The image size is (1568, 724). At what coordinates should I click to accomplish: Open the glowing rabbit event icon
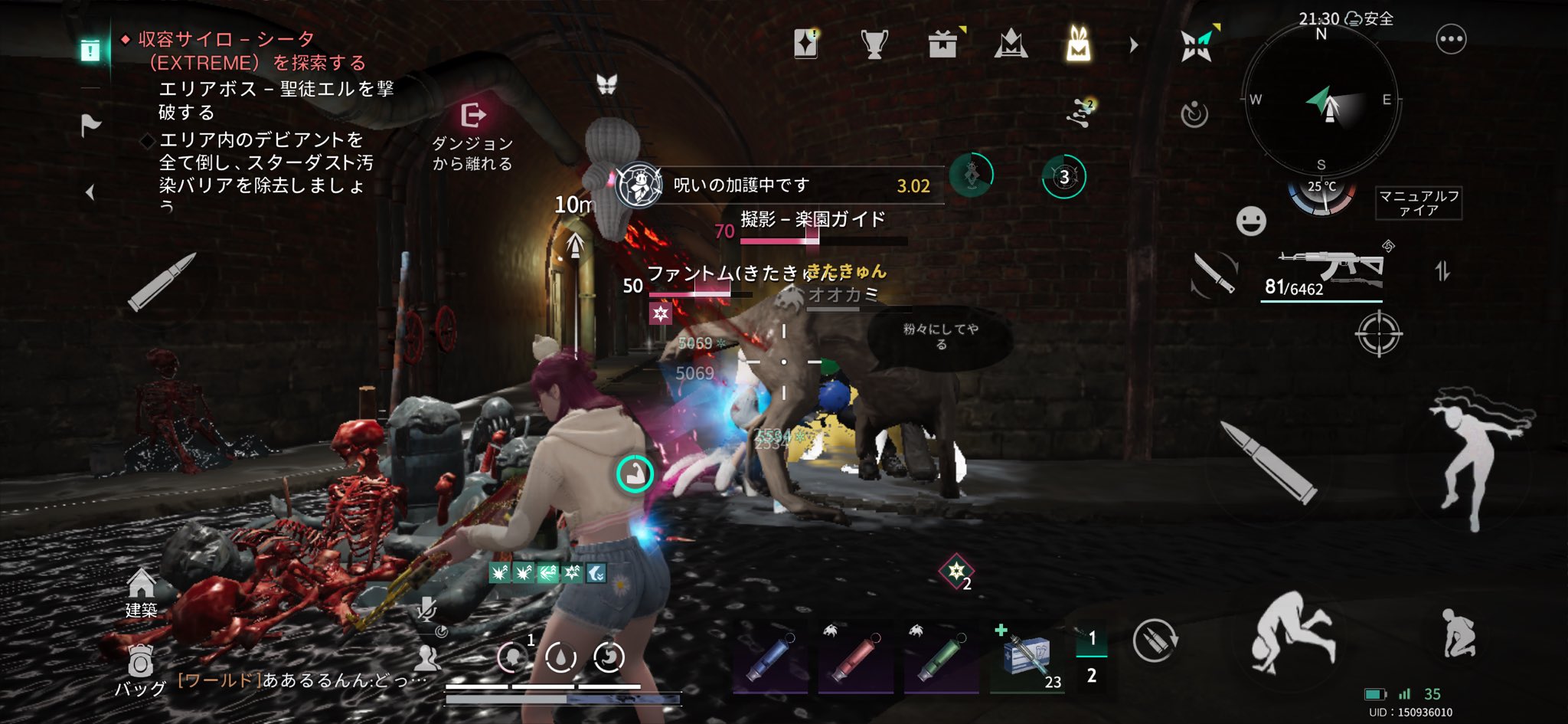tap(1078, 44)
